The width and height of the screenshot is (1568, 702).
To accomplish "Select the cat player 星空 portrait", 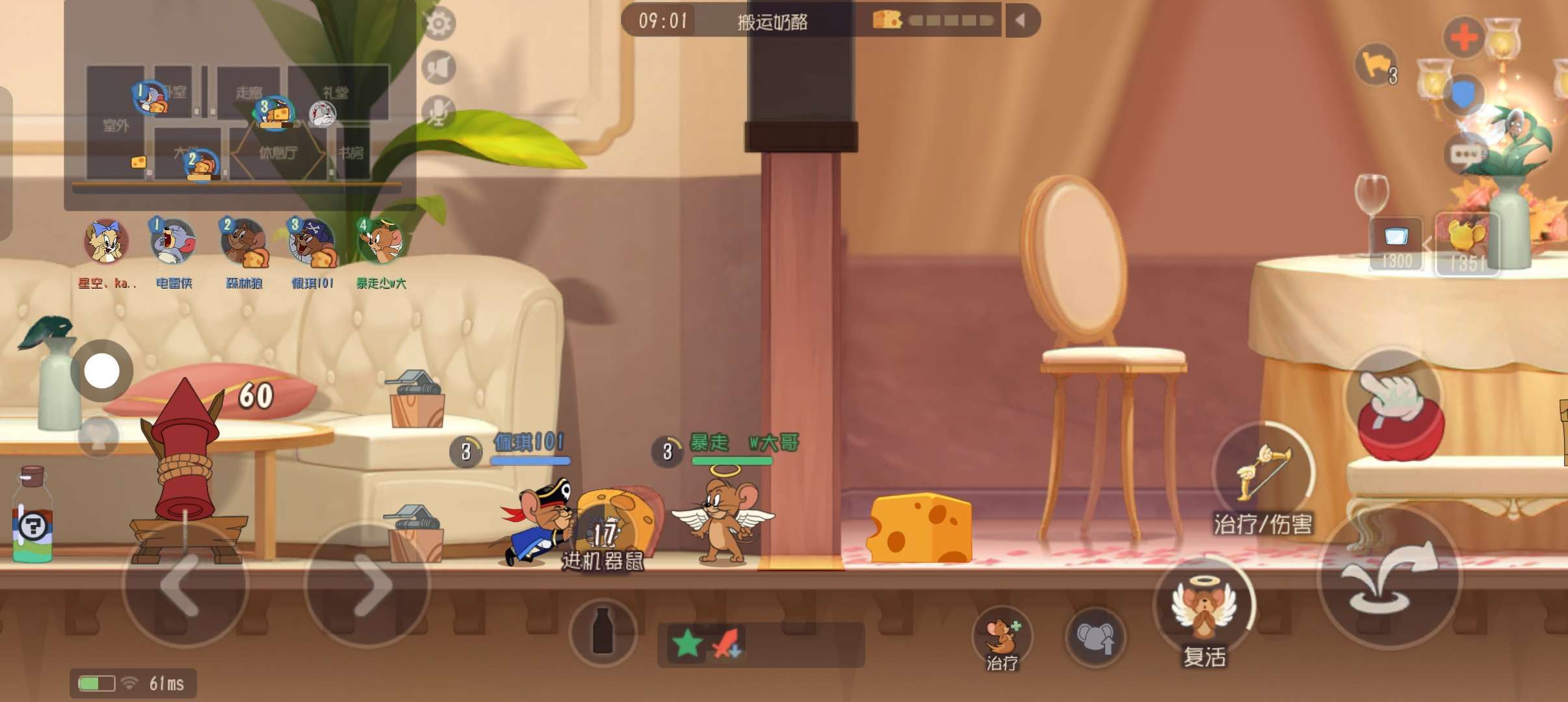I will tap(106, 242).
